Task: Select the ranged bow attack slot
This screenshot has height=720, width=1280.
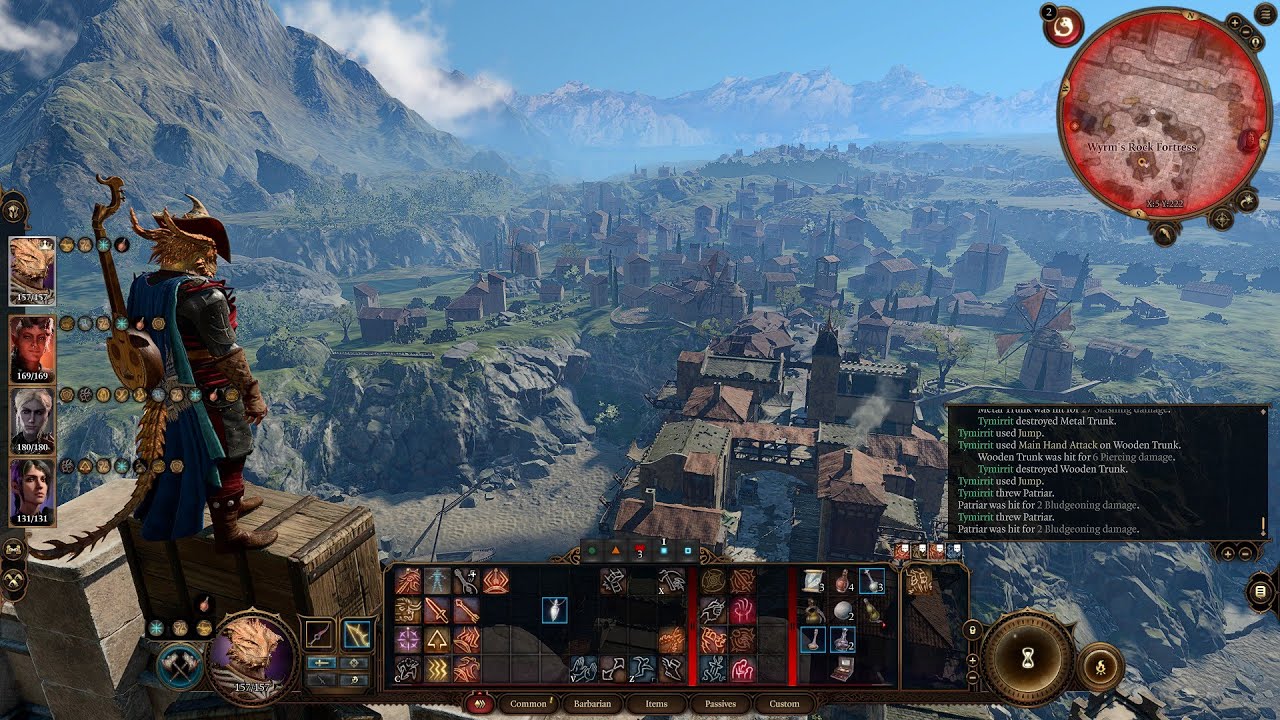Action: (x=357, y=634)
